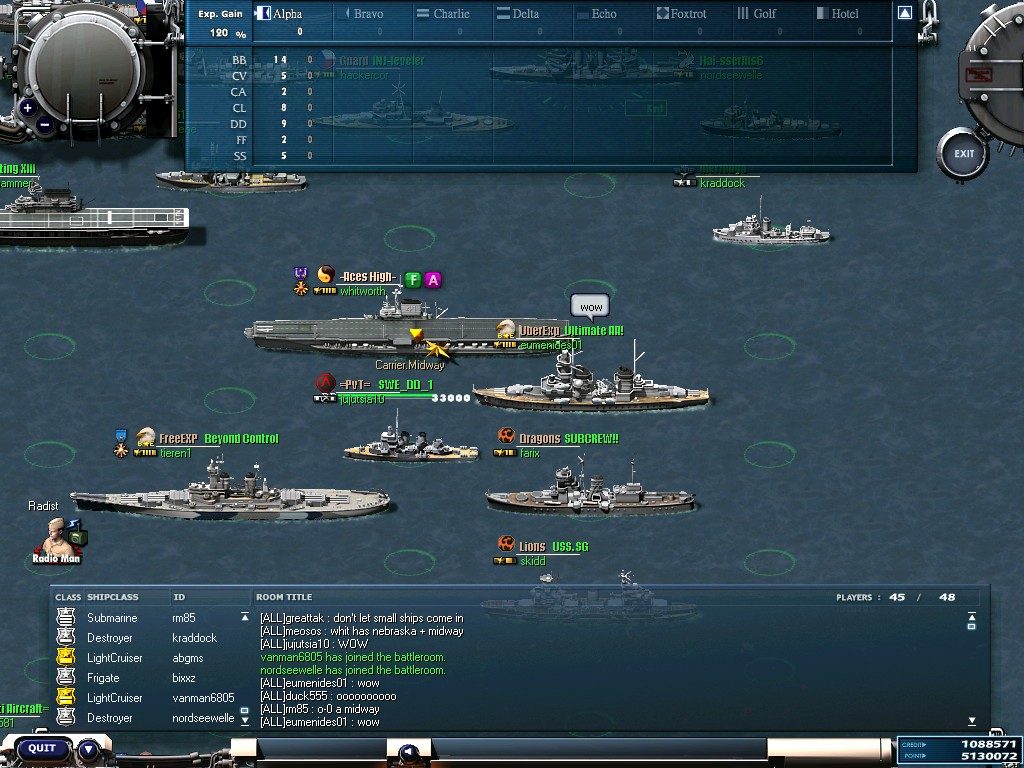
Task: Zoom in with the radar plus button
Action: [27, 108]
